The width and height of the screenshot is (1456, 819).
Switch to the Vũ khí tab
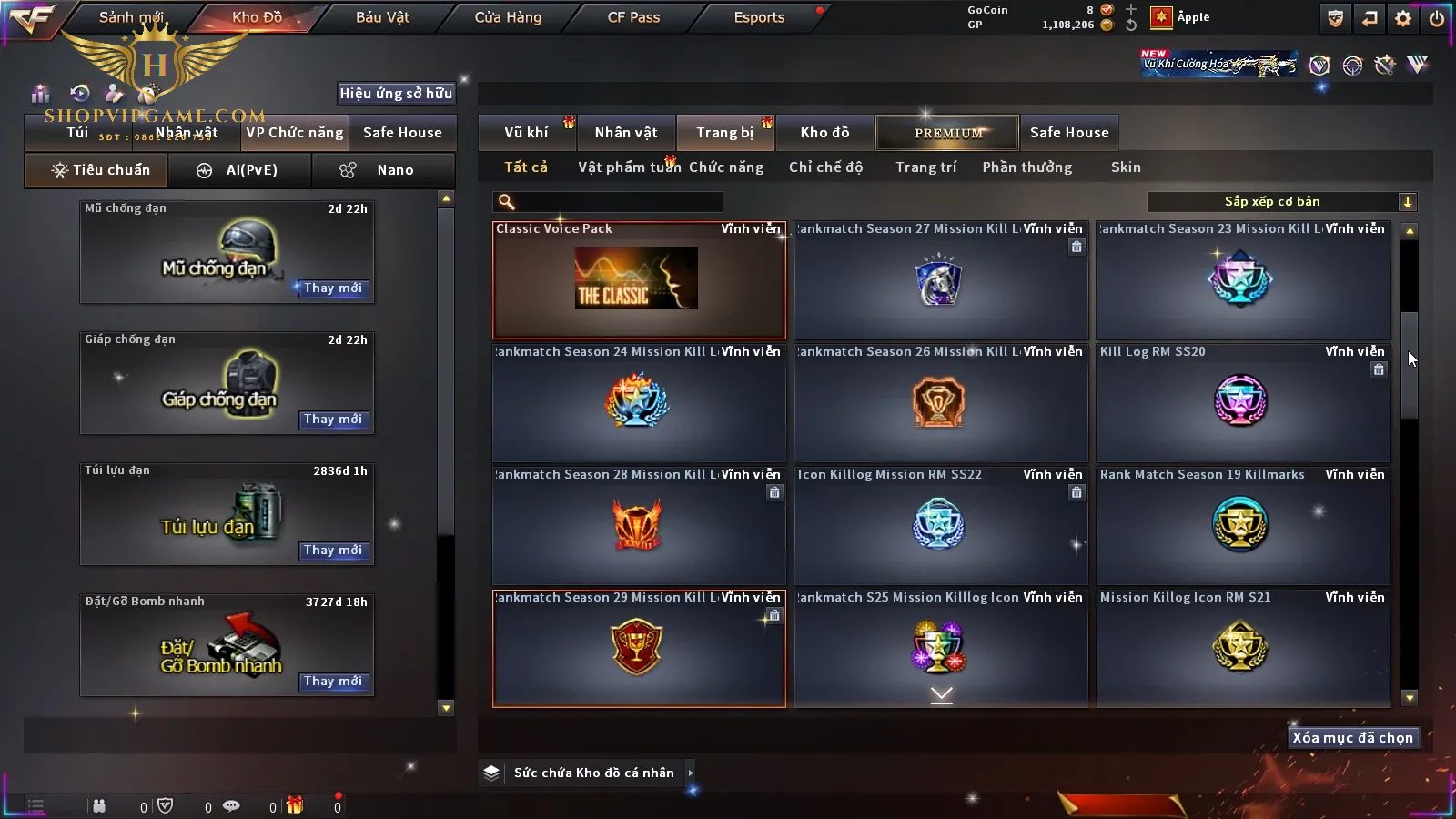coord(527,133)
